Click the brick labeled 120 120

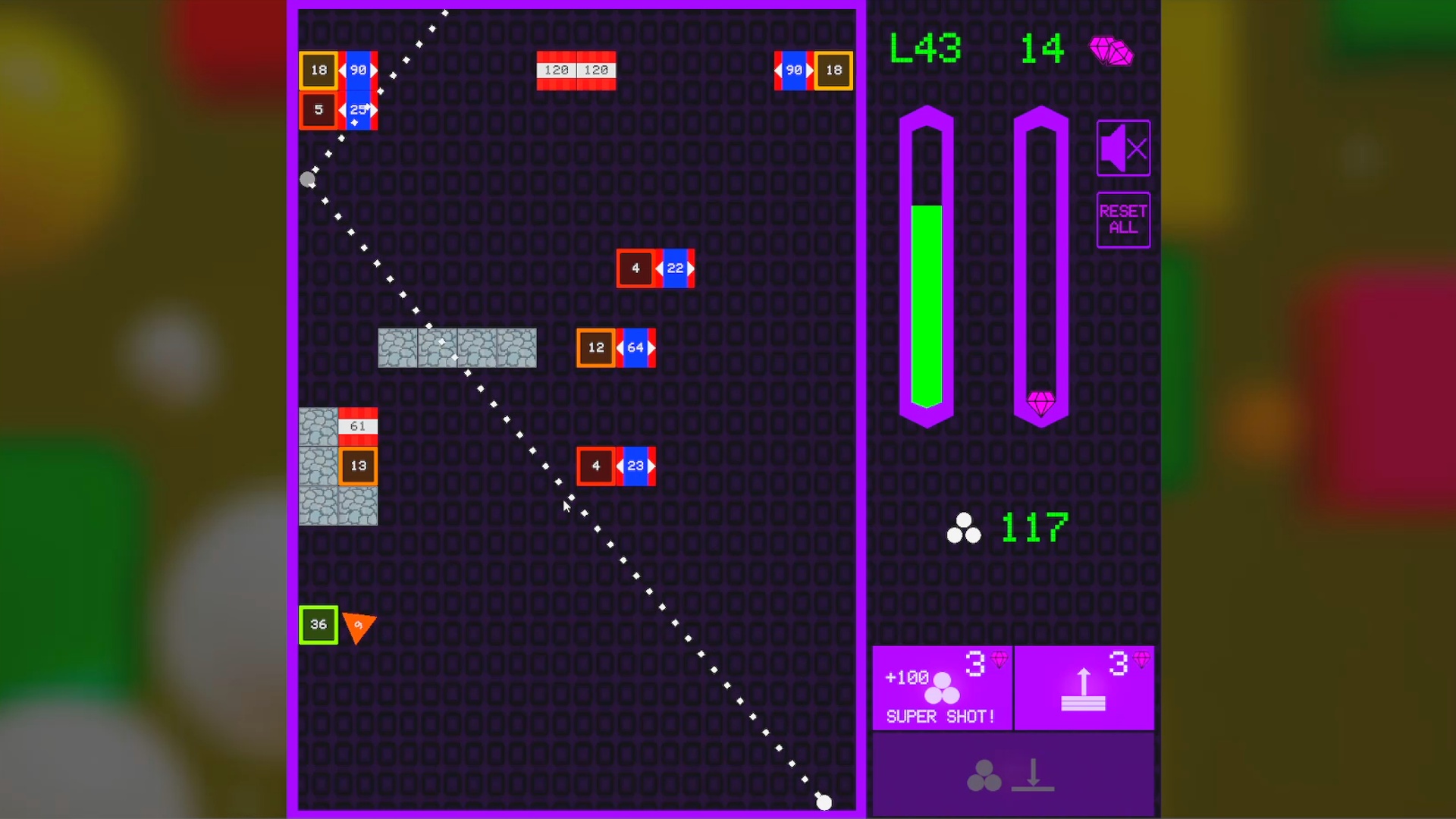point(576,71)
